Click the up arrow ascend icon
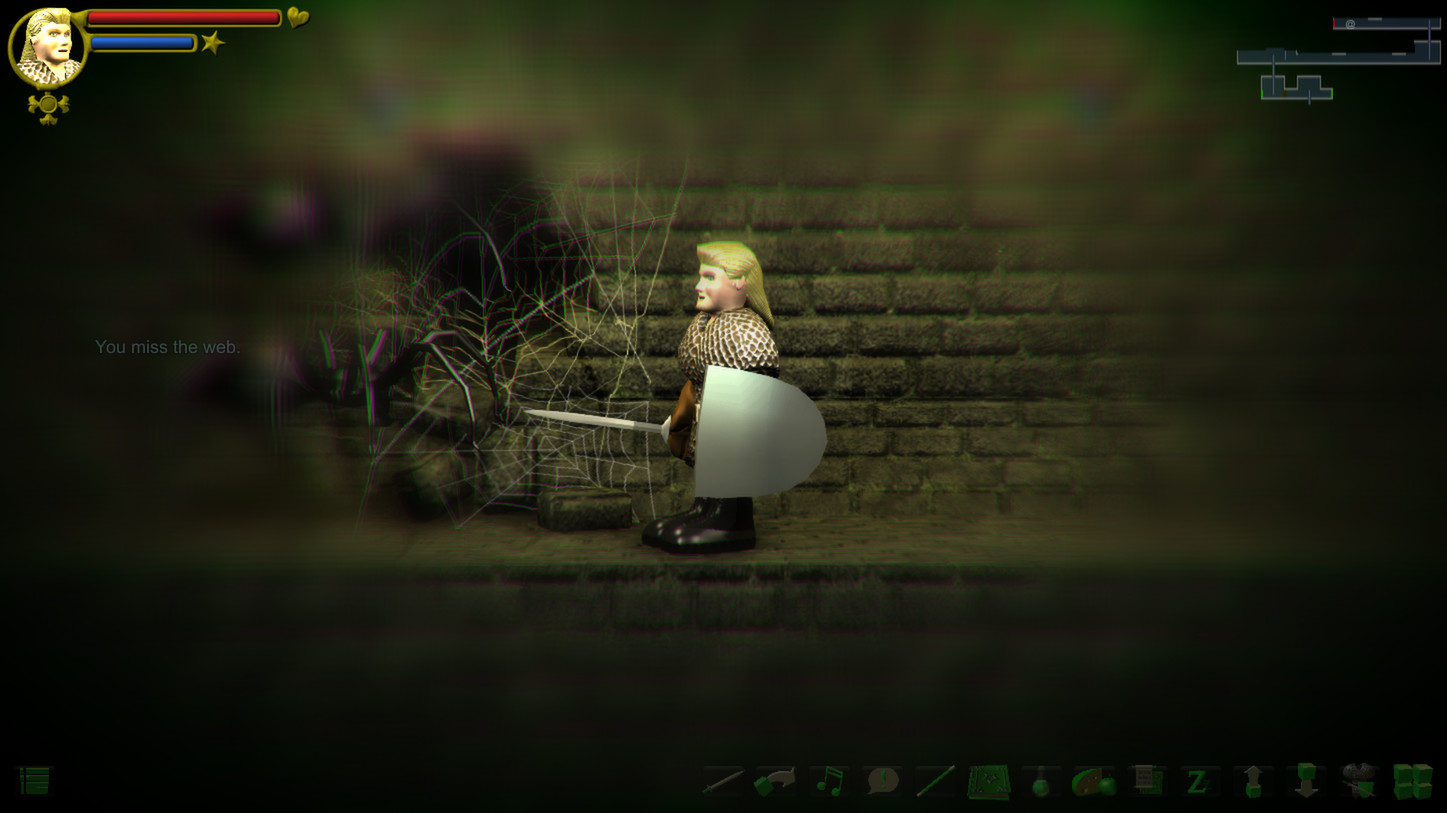1447x813 pixels. click(1252, 781)
